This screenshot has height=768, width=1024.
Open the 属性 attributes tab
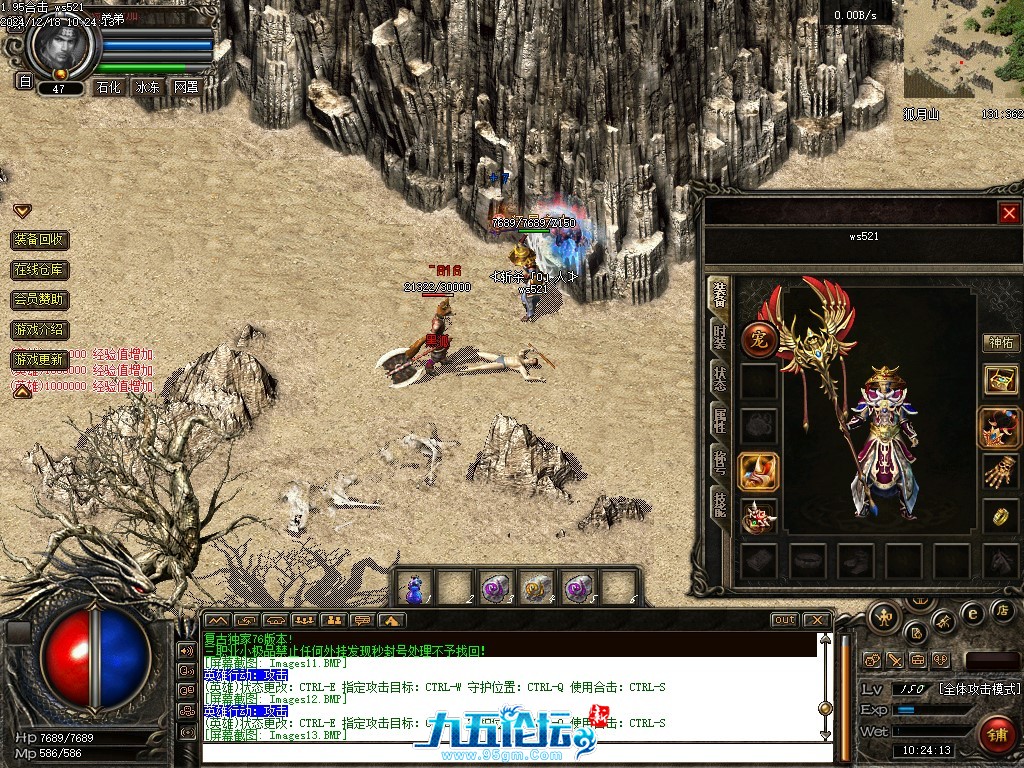[x=719, y=420]
